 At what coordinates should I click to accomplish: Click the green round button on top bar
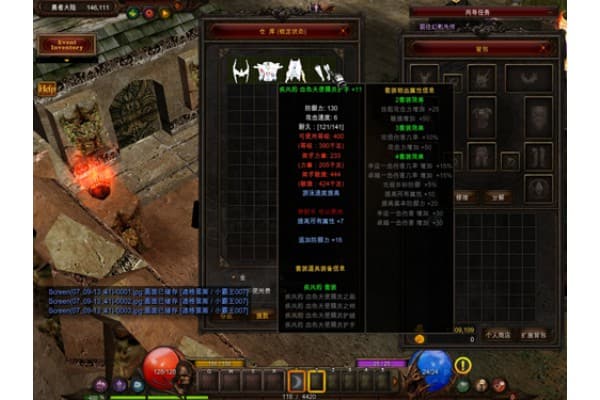[134, 13]
